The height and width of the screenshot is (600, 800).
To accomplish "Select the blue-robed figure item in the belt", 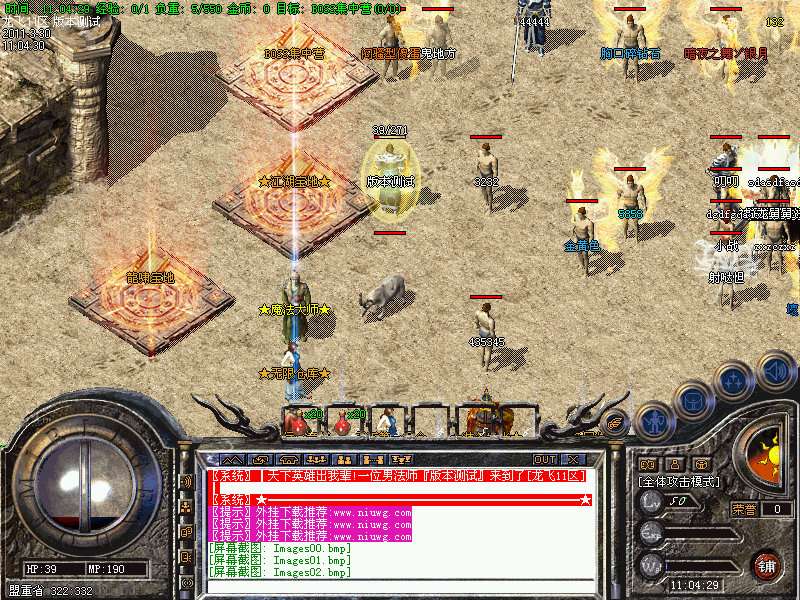I will [388, 421].
